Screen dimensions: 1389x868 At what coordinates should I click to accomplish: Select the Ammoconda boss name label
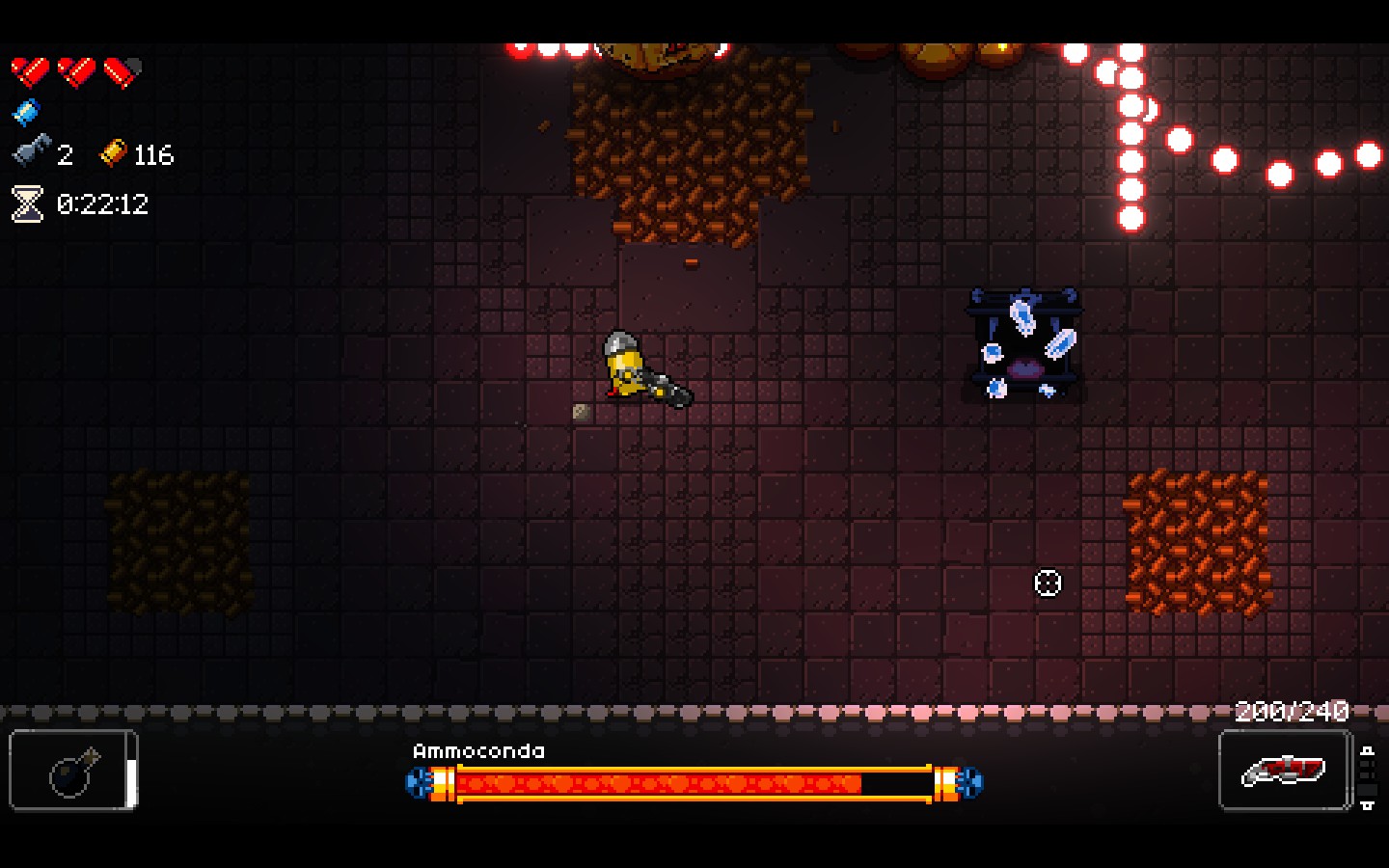click(x=479, y=750)
